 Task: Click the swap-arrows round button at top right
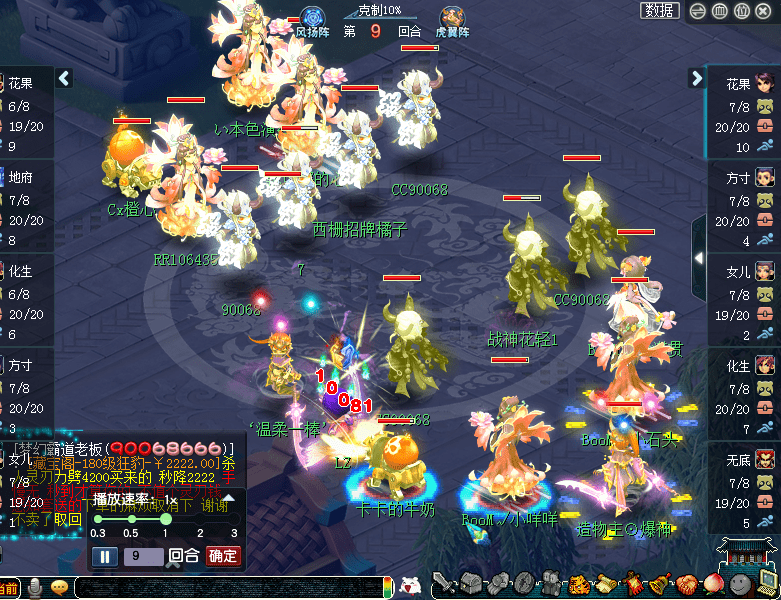click(x=697, y=10)
